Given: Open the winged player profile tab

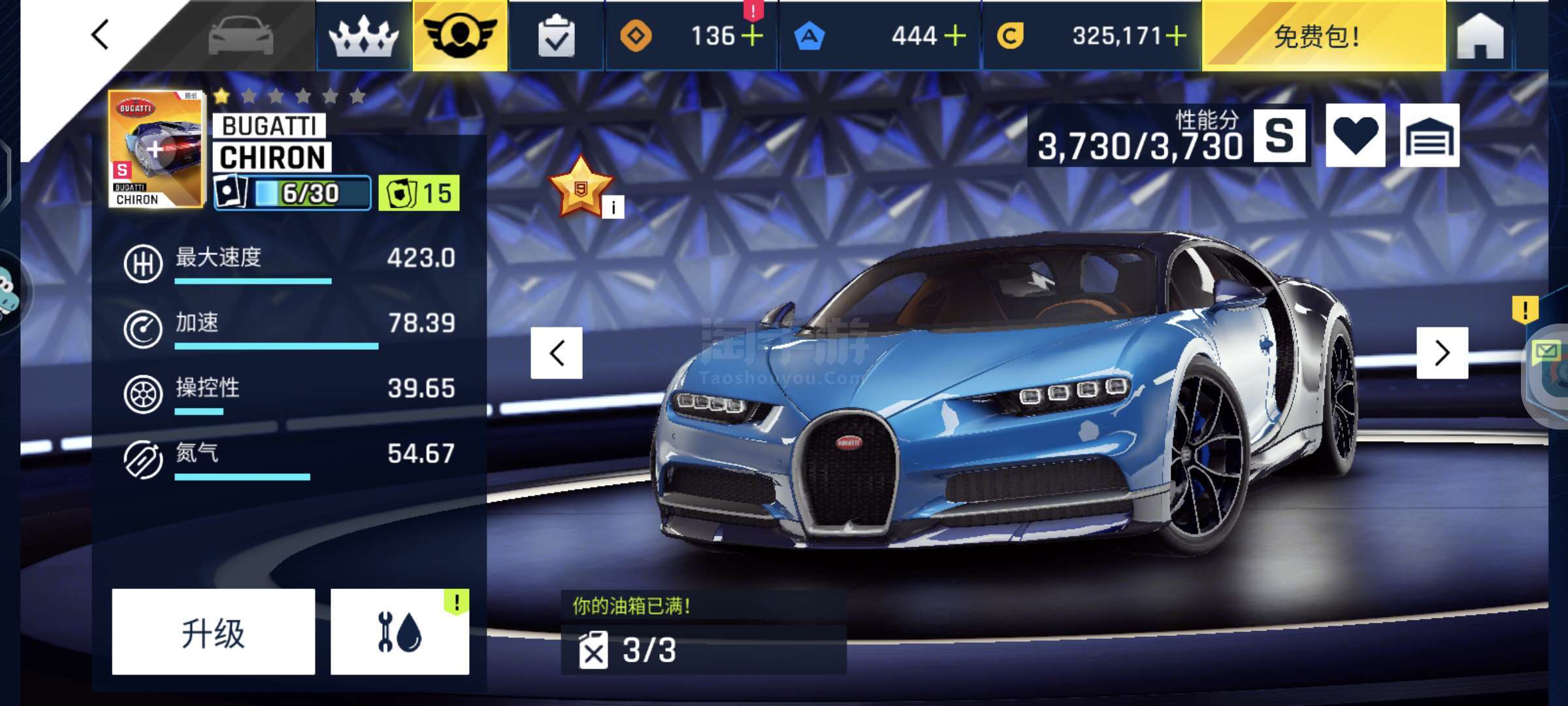Looking at the screenshot, I should point(460,35).
